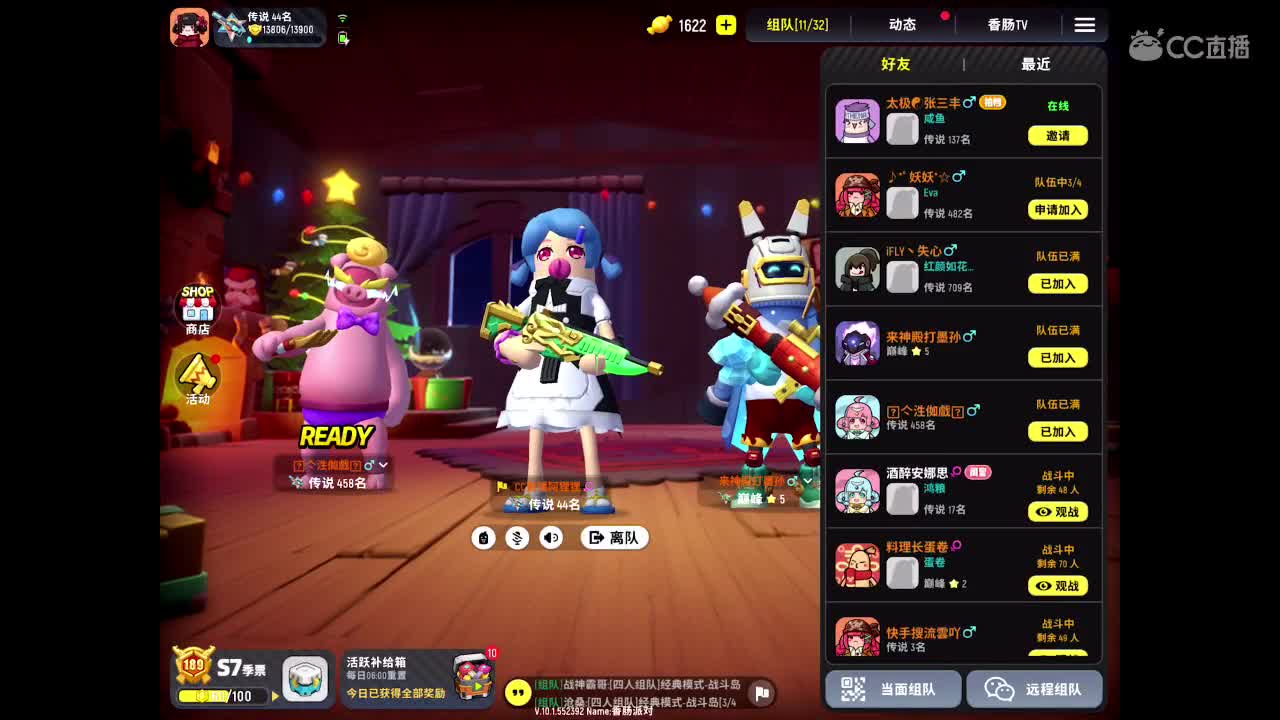
Task: Open the 远程组队 chat invite feature
Action: 1034,689
